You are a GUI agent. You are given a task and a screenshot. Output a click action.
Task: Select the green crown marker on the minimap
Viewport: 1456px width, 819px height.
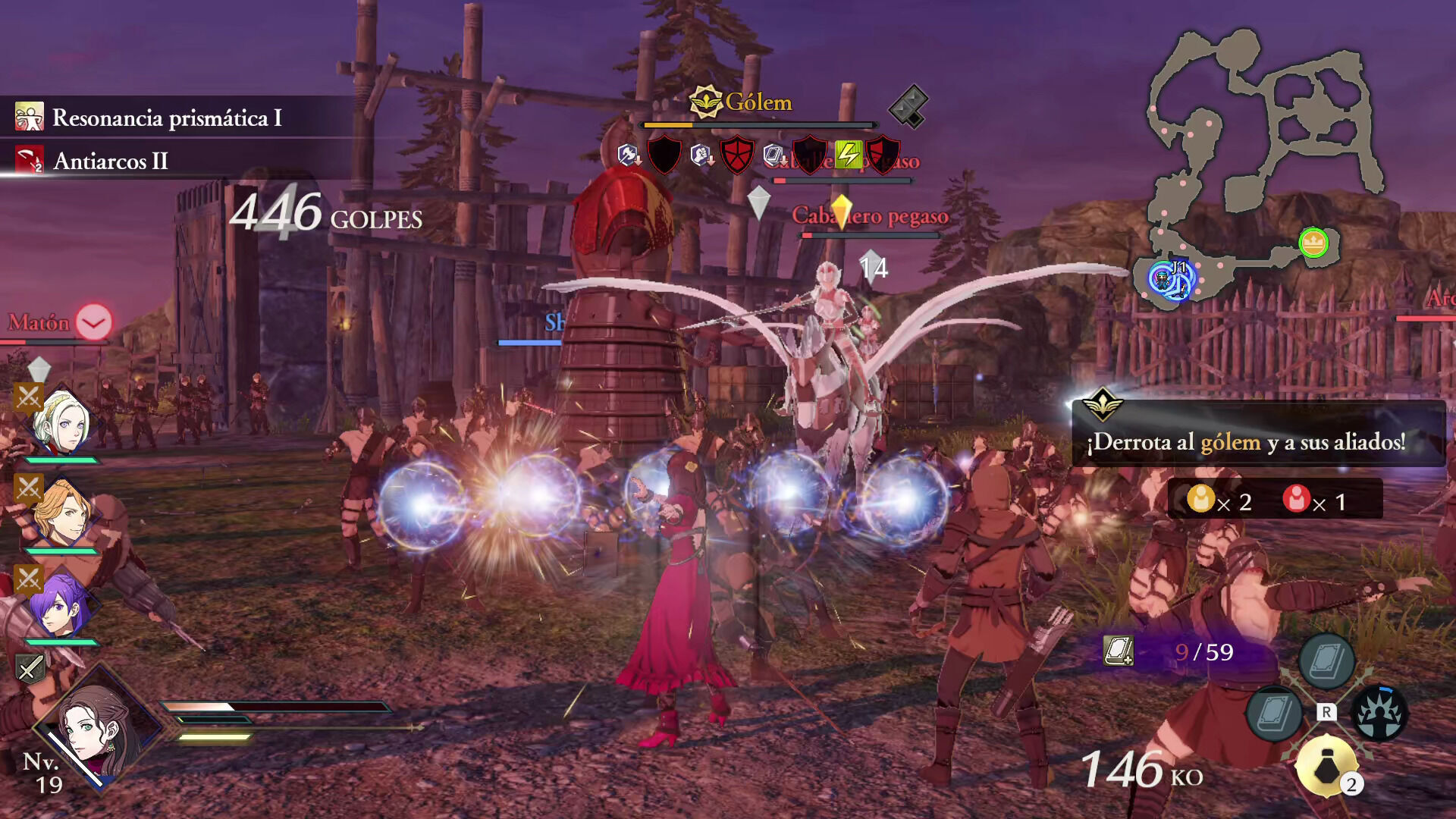point(1313,243)
